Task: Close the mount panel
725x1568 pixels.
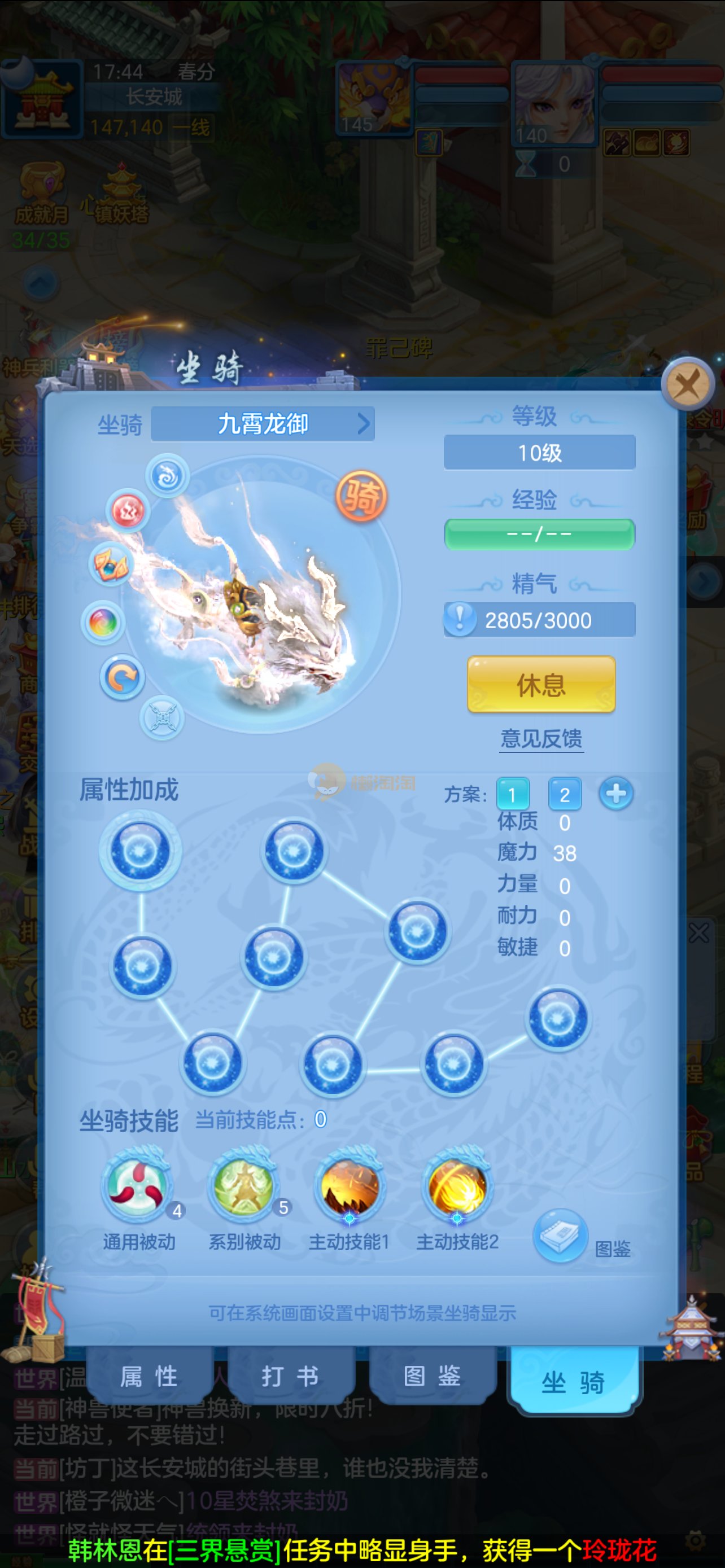Action: coord(687,383)
